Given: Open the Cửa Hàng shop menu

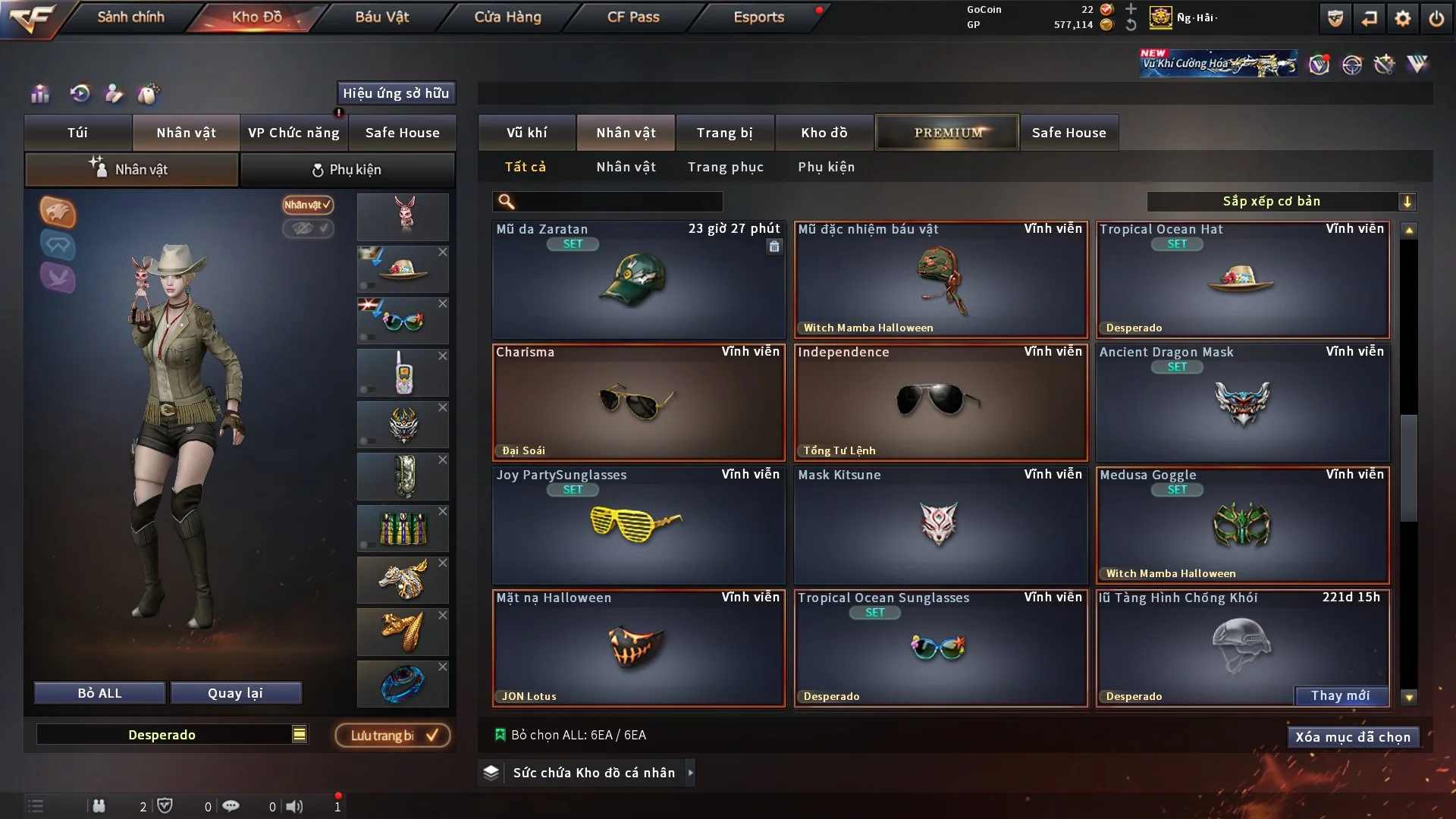Looking at the screenshot, I should (507, 17).
